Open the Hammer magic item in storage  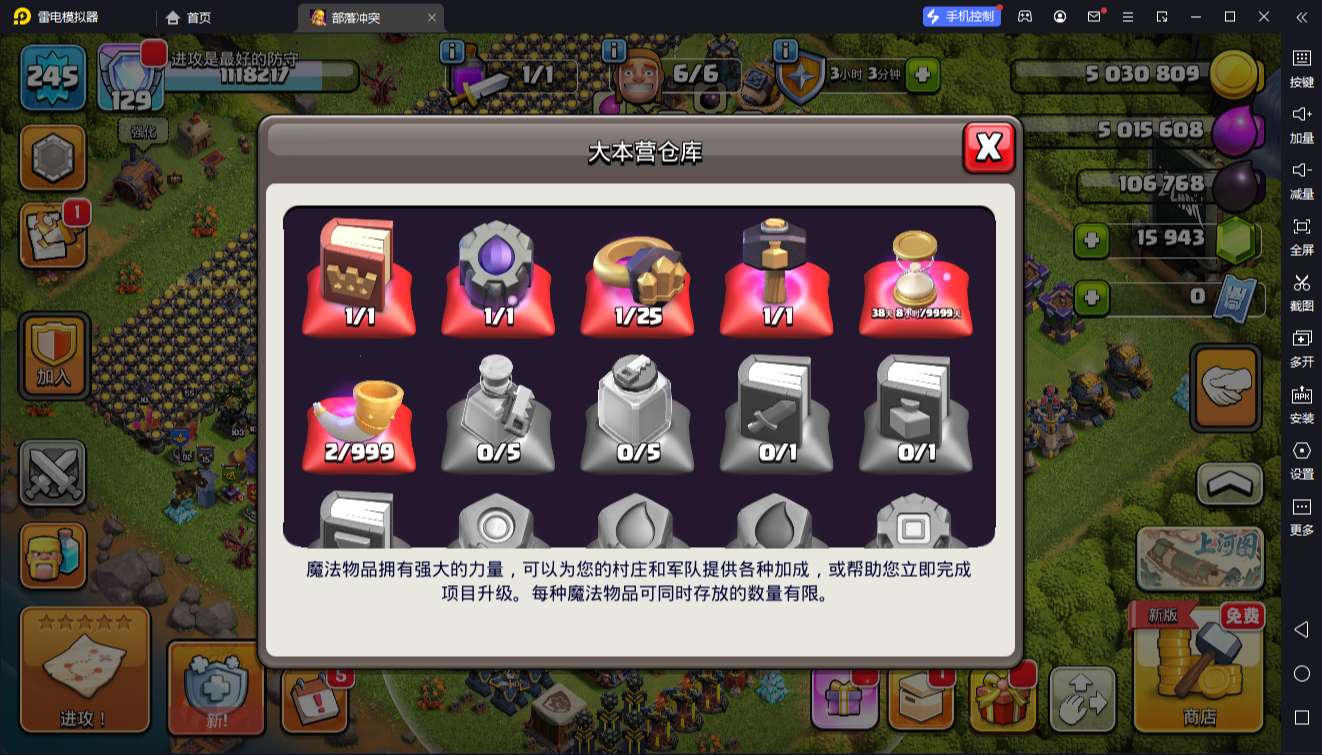(778, 275)
